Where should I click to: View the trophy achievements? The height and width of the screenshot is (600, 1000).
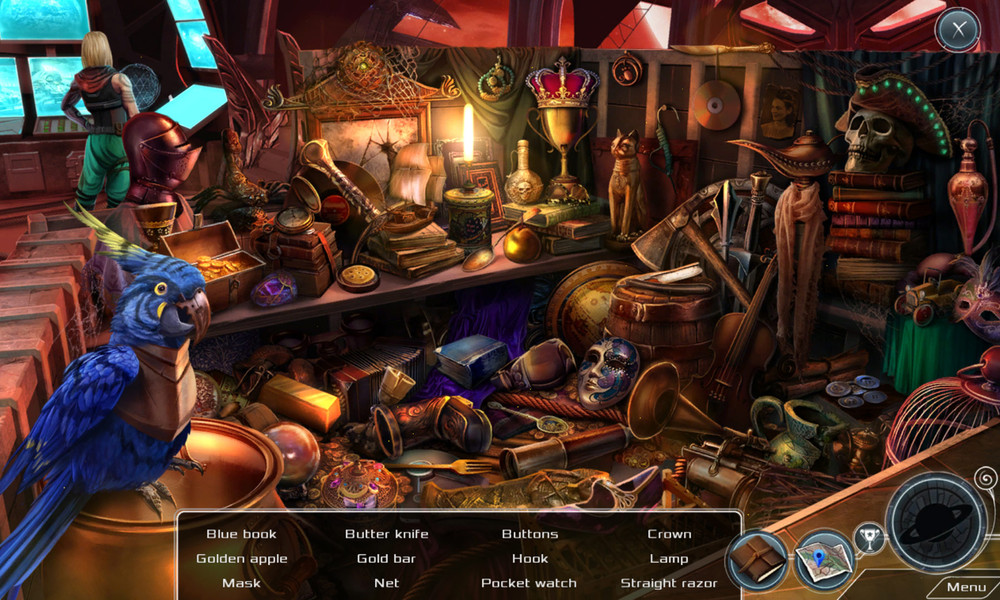[868, 539]
